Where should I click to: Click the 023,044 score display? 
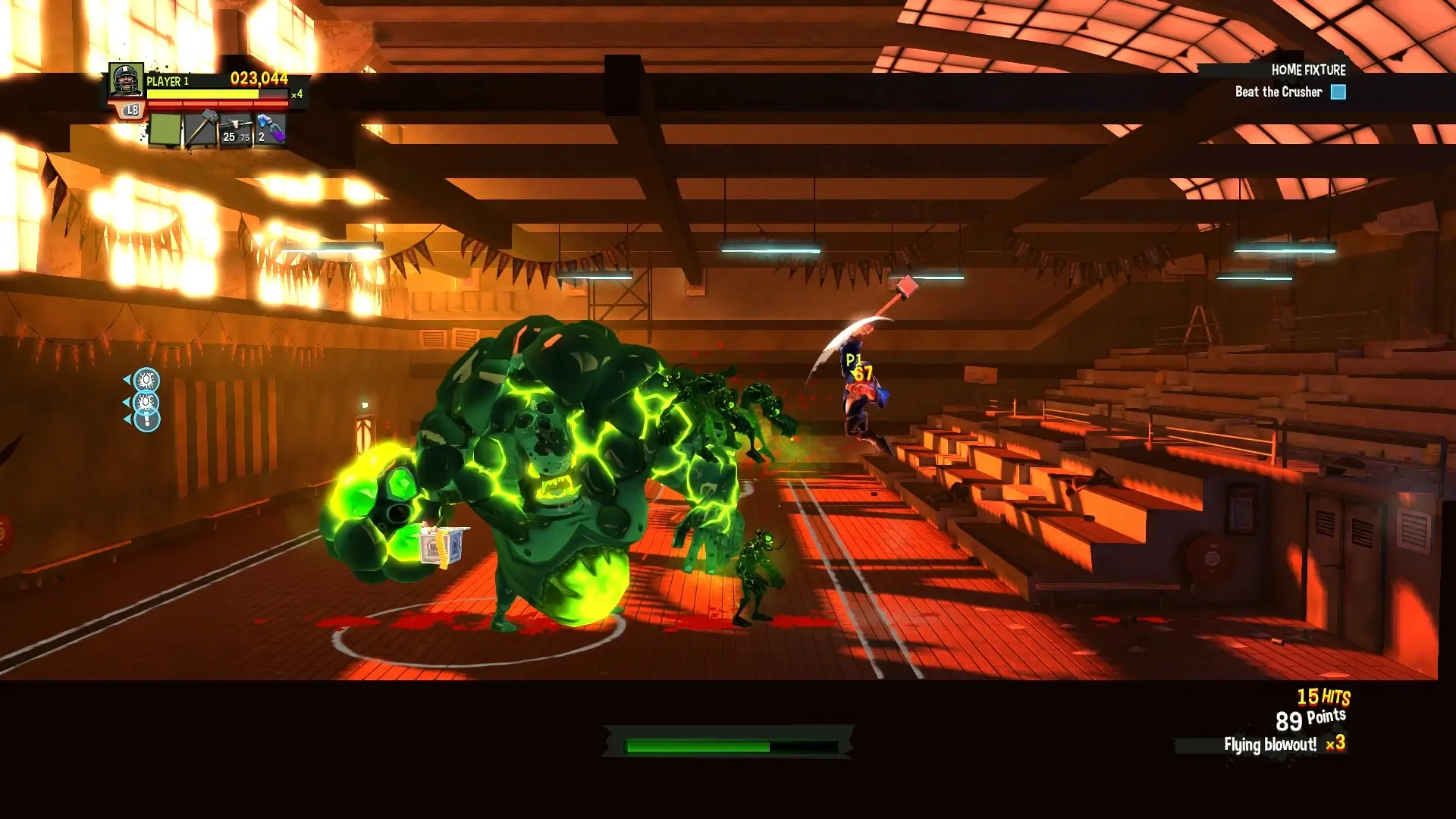259,77
